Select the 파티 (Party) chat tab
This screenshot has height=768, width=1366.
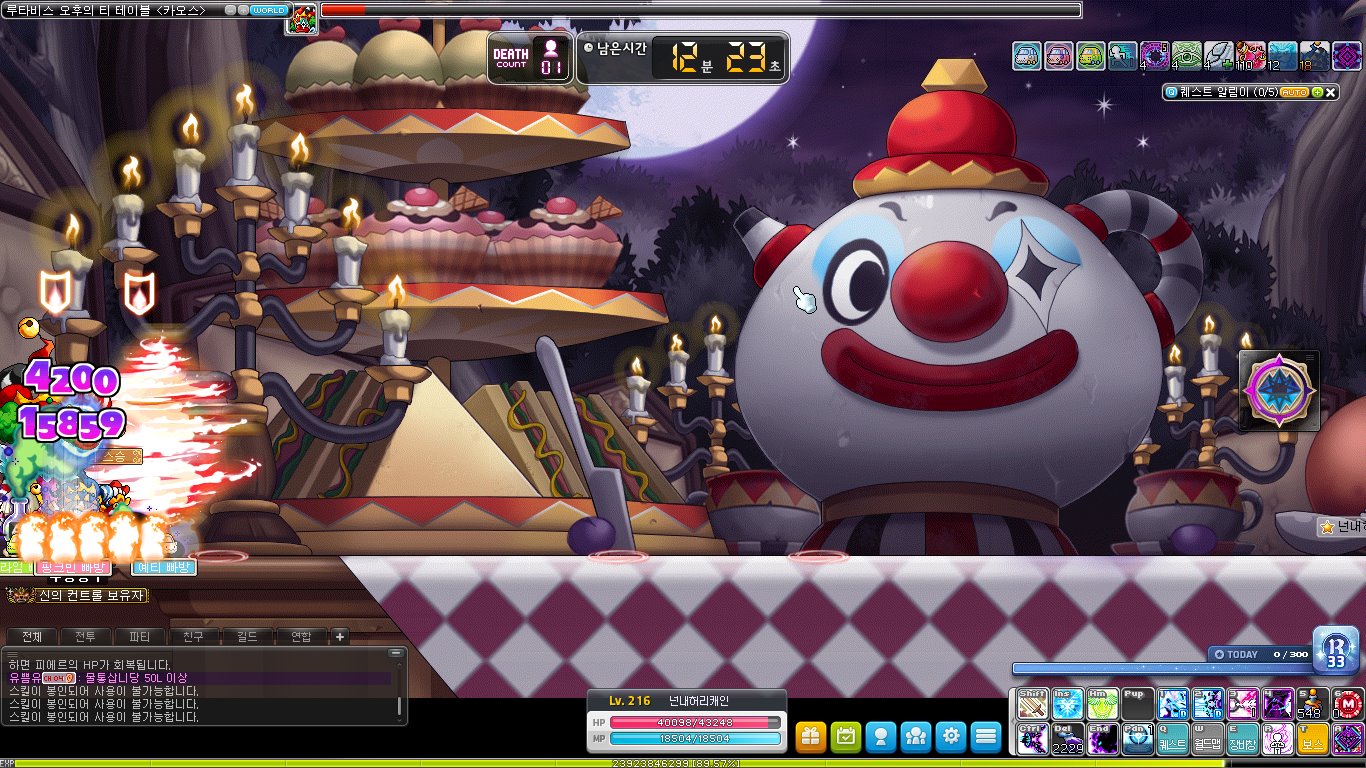coord(140,636)
